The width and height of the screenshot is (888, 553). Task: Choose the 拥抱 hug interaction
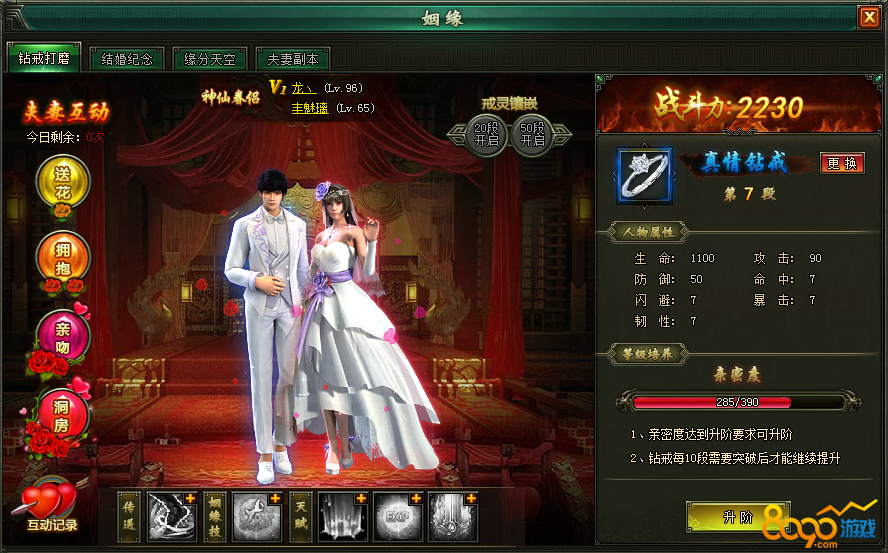point(63,257)
